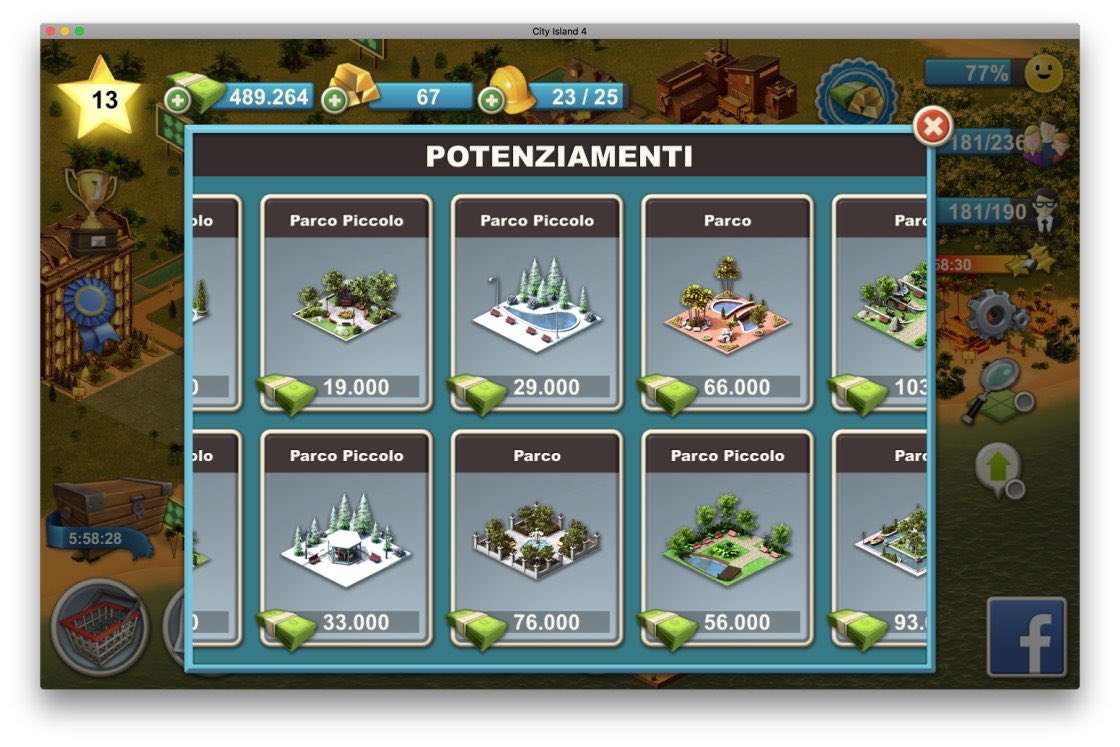1120x747 pixels.
Task: Open the gear settings icon
Action: (995, 314)
